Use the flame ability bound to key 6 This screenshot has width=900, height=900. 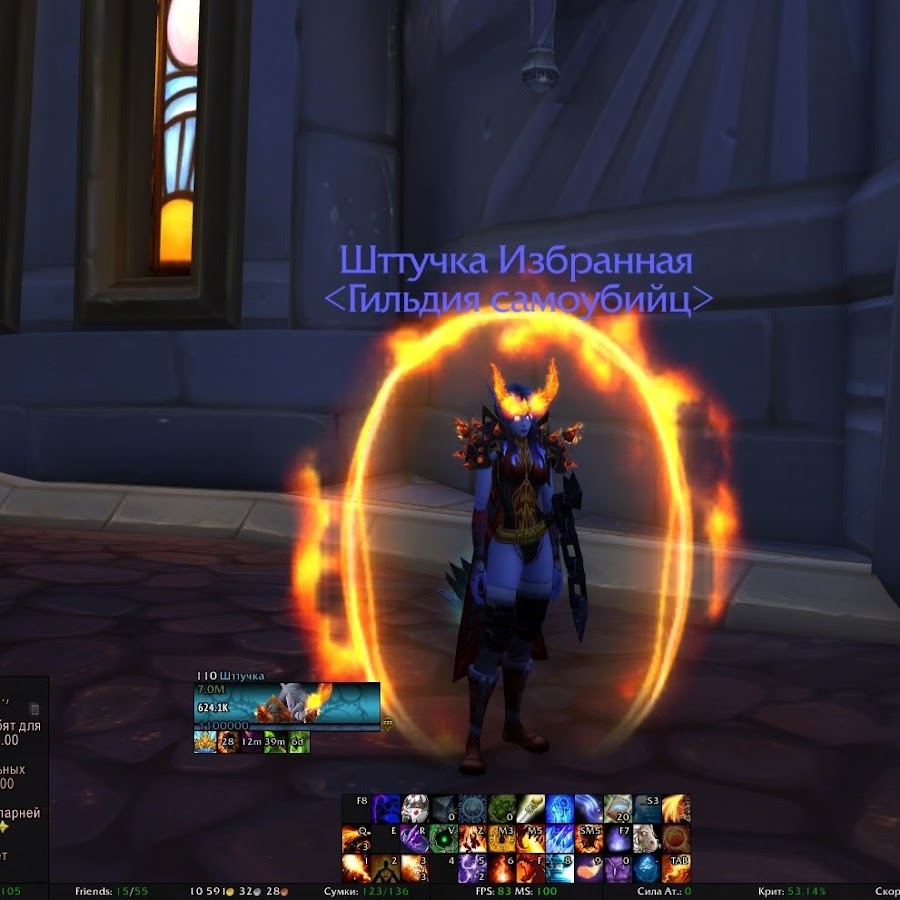pos(501,867)
